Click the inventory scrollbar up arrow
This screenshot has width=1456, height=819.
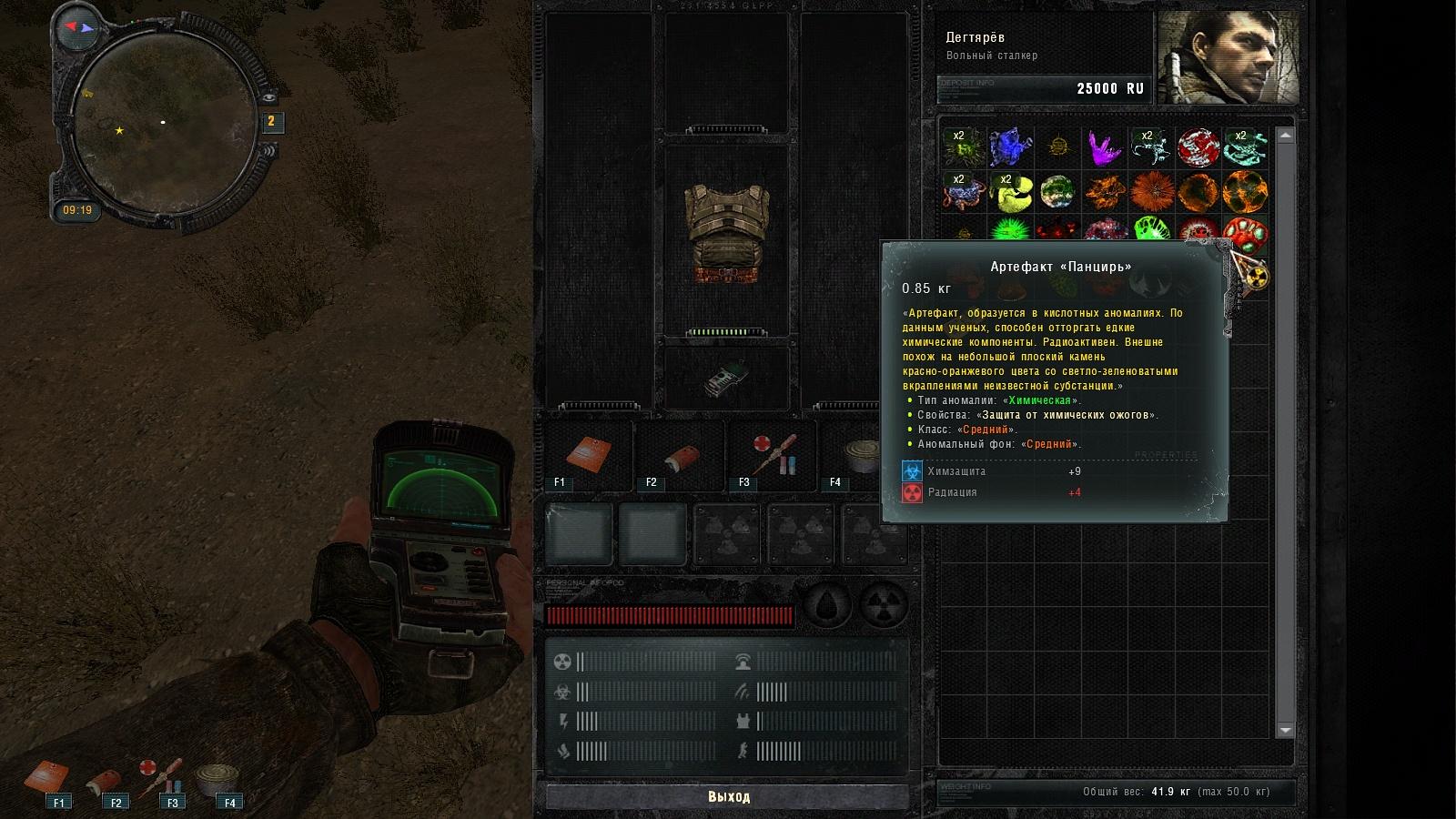click(x=1285, y=136)
